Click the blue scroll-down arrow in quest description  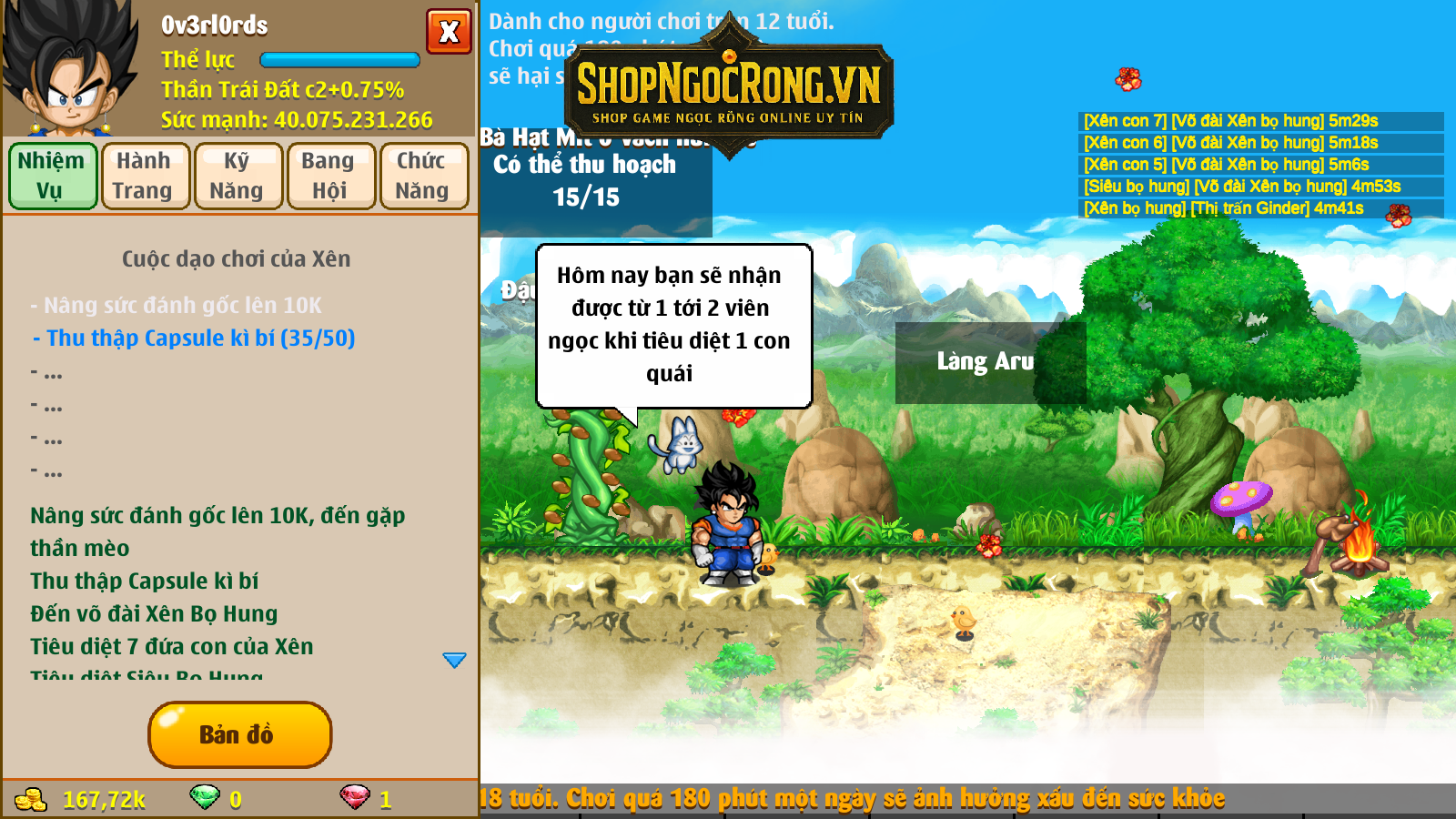[x=454, y=660]
